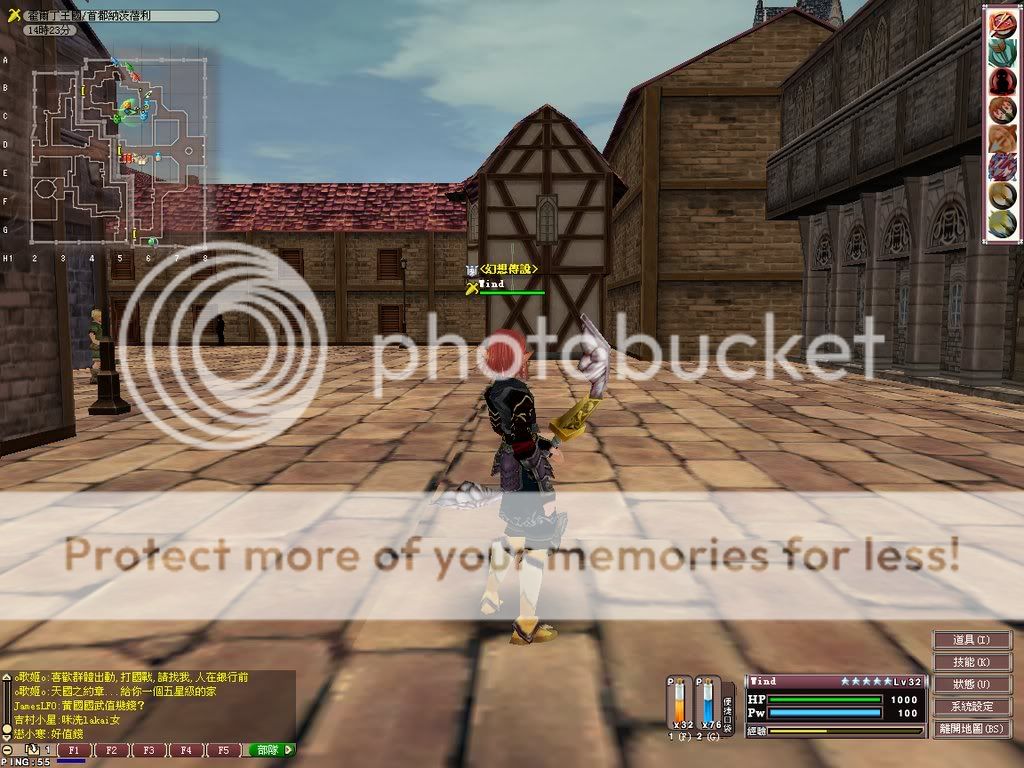Use the blue potion in quick slot 2
The width and height of the screenshot is (1024, 768).
708,706
